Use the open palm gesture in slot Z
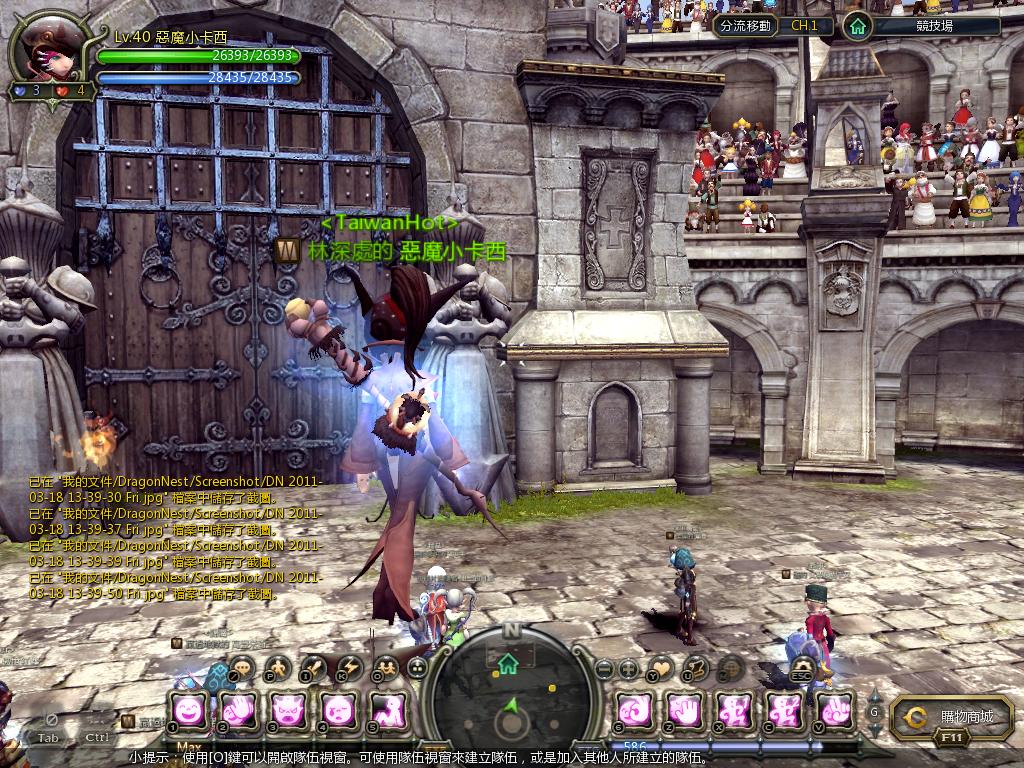 (684, 709)
